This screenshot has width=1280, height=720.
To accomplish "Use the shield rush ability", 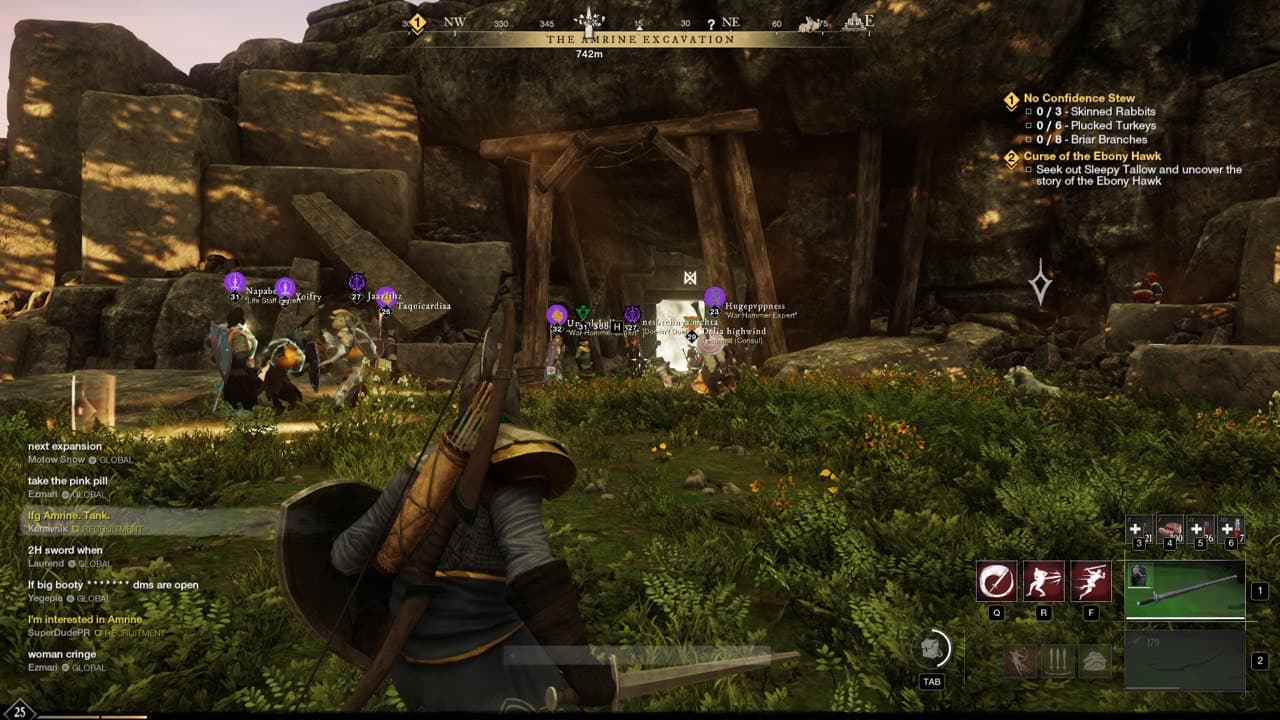I will [1043, 581].
